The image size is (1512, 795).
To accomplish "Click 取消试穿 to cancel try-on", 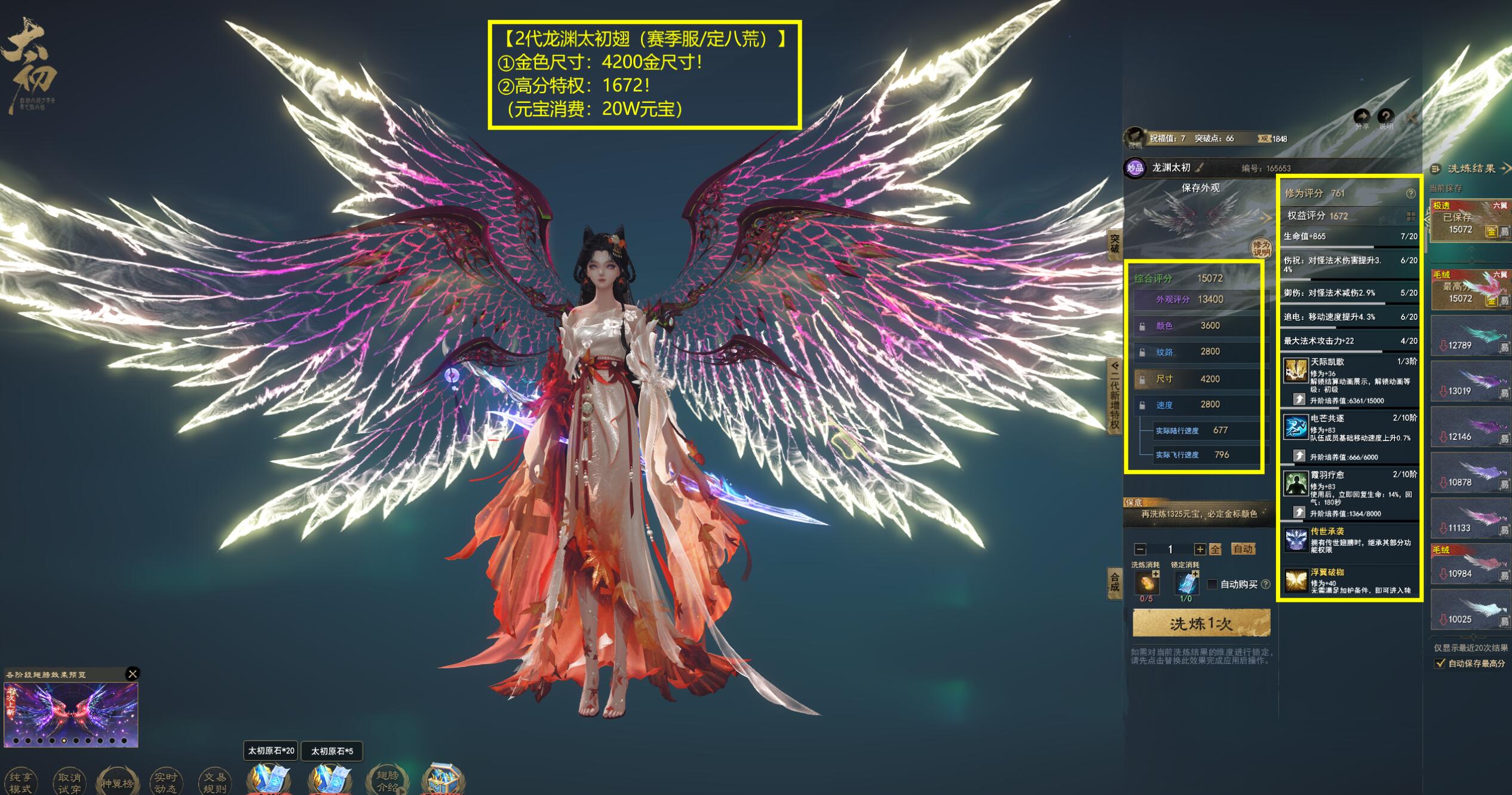I will tap(69, 782).
